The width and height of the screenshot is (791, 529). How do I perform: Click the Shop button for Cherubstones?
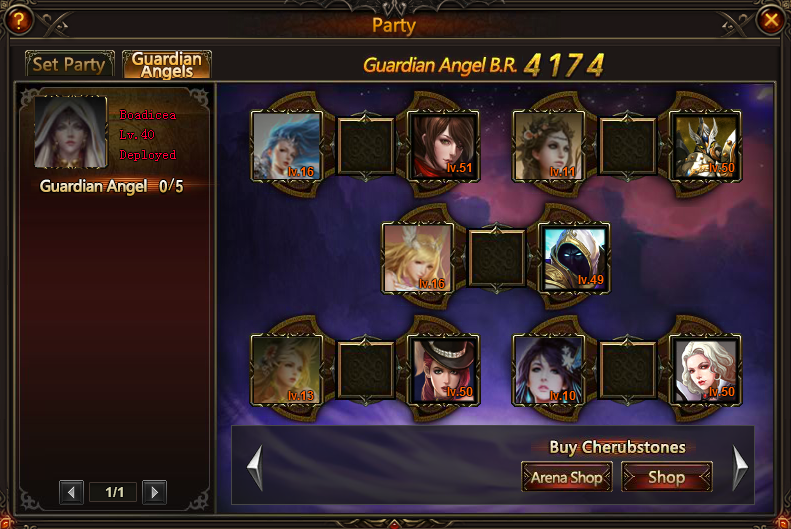point(666,477)
